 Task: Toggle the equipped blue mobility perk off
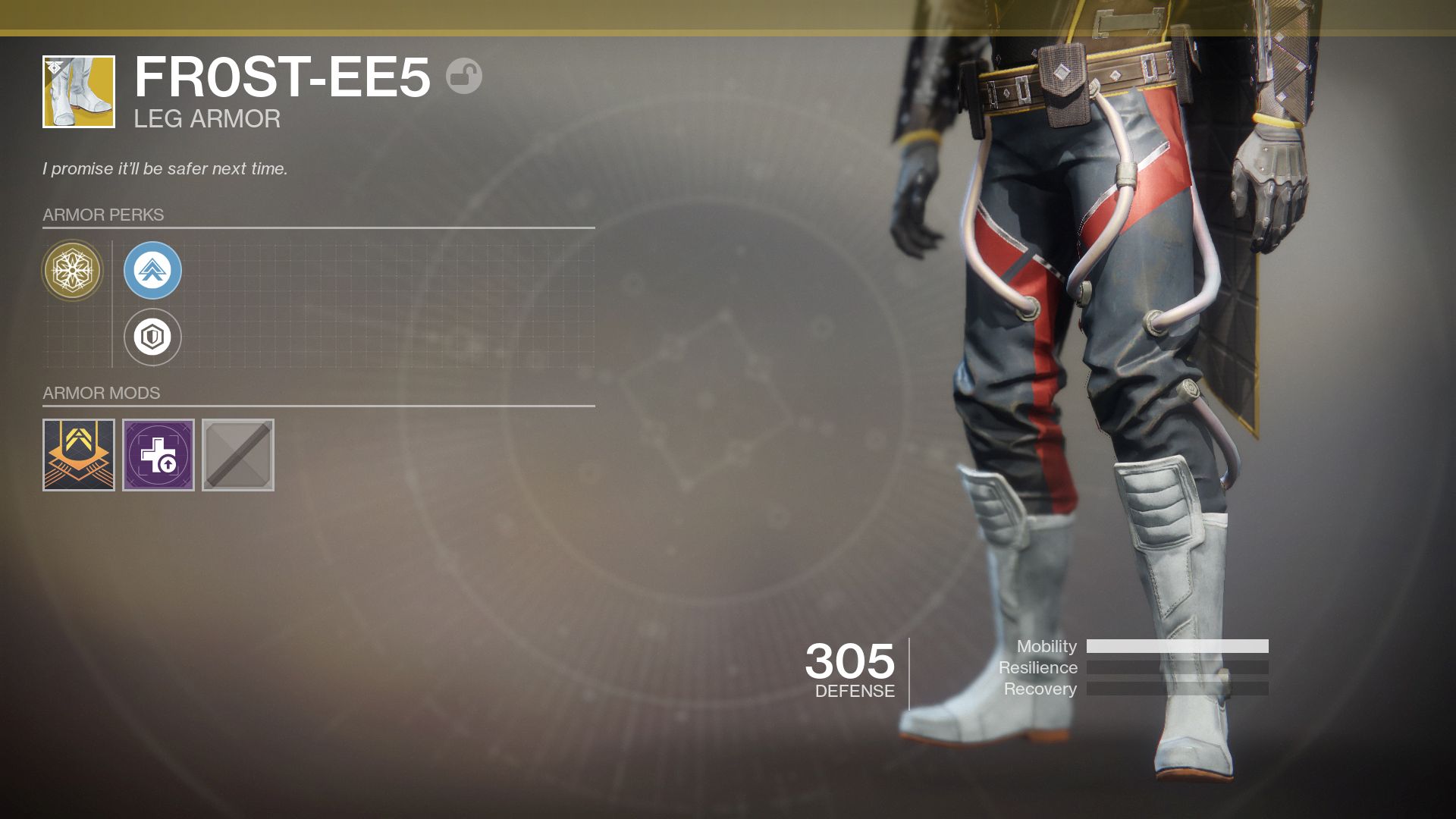(152, 270)
